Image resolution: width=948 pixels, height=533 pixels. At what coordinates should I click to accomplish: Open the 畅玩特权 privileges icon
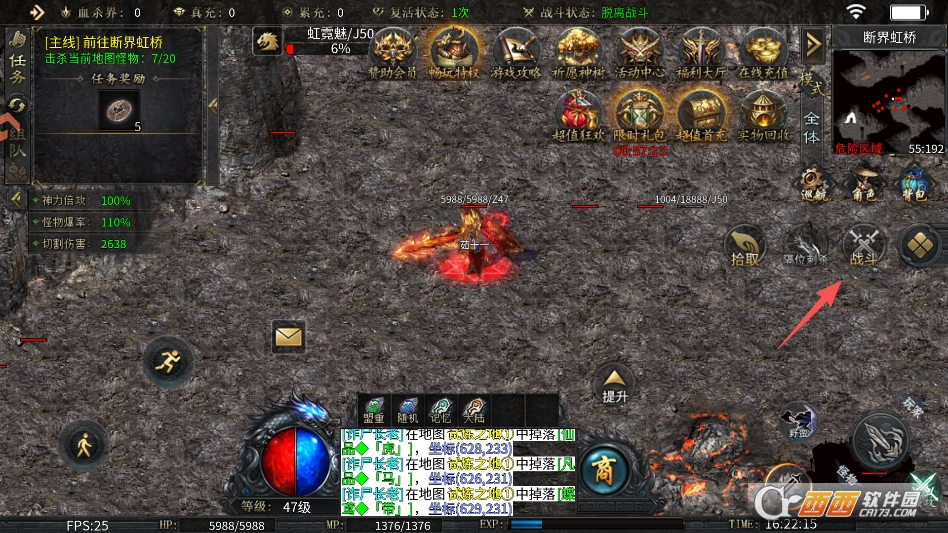coord(454,51)
